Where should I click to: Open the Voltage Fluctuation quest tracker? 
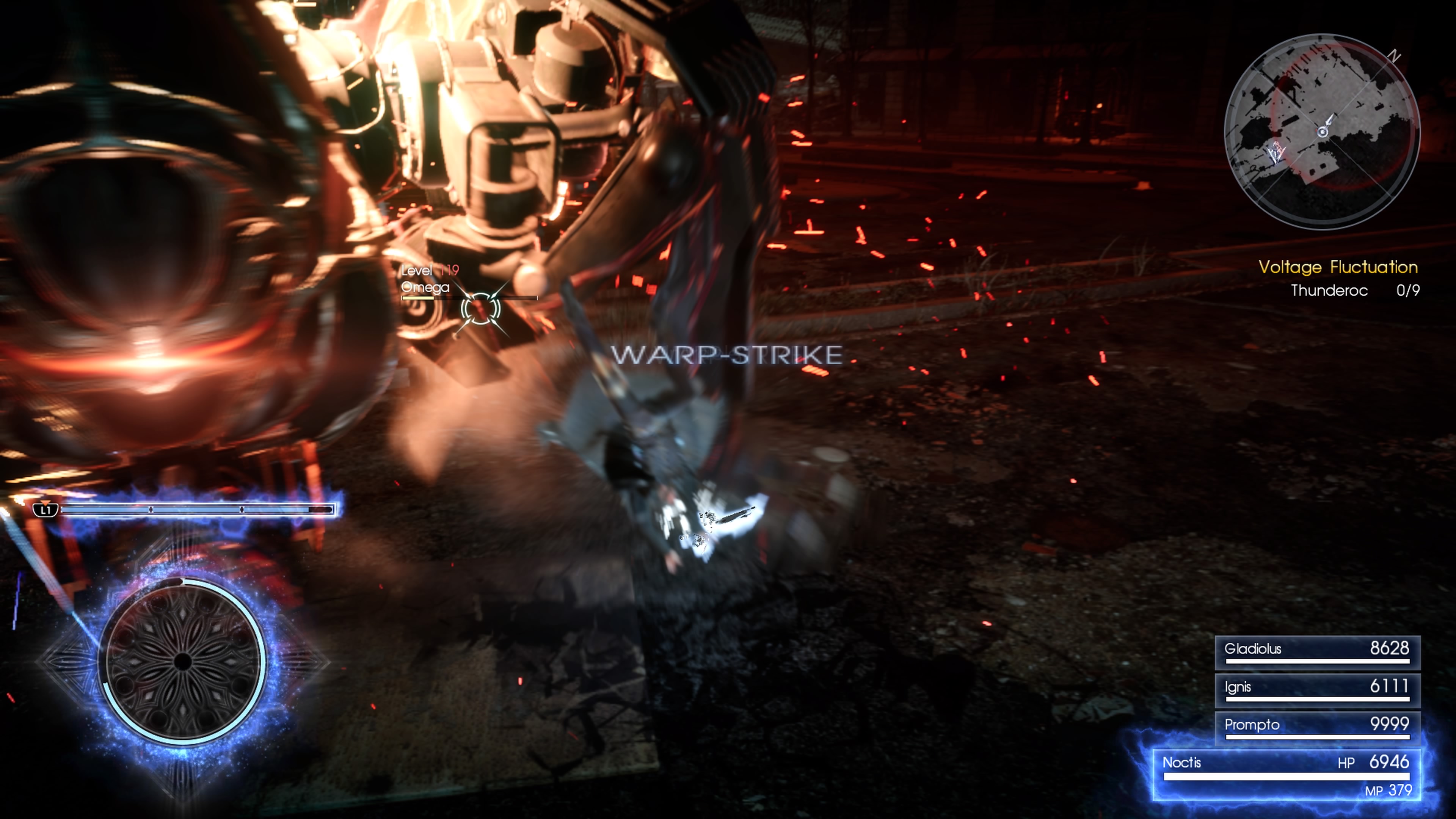pyautogui.click(x=1337, y=267)
